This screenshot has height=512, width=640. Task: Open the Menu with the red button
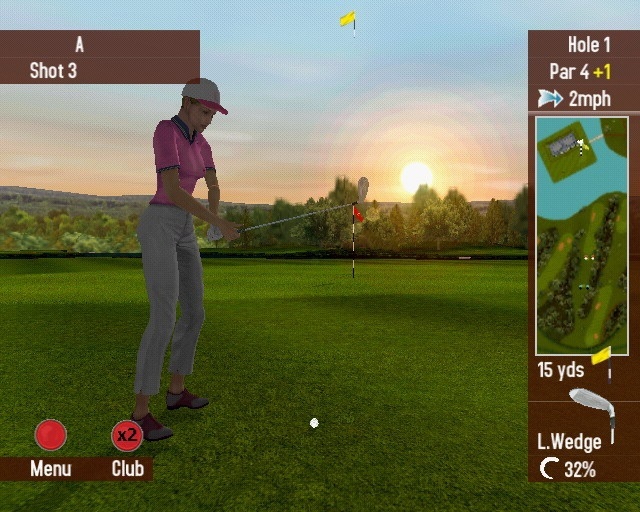point(50,435)
